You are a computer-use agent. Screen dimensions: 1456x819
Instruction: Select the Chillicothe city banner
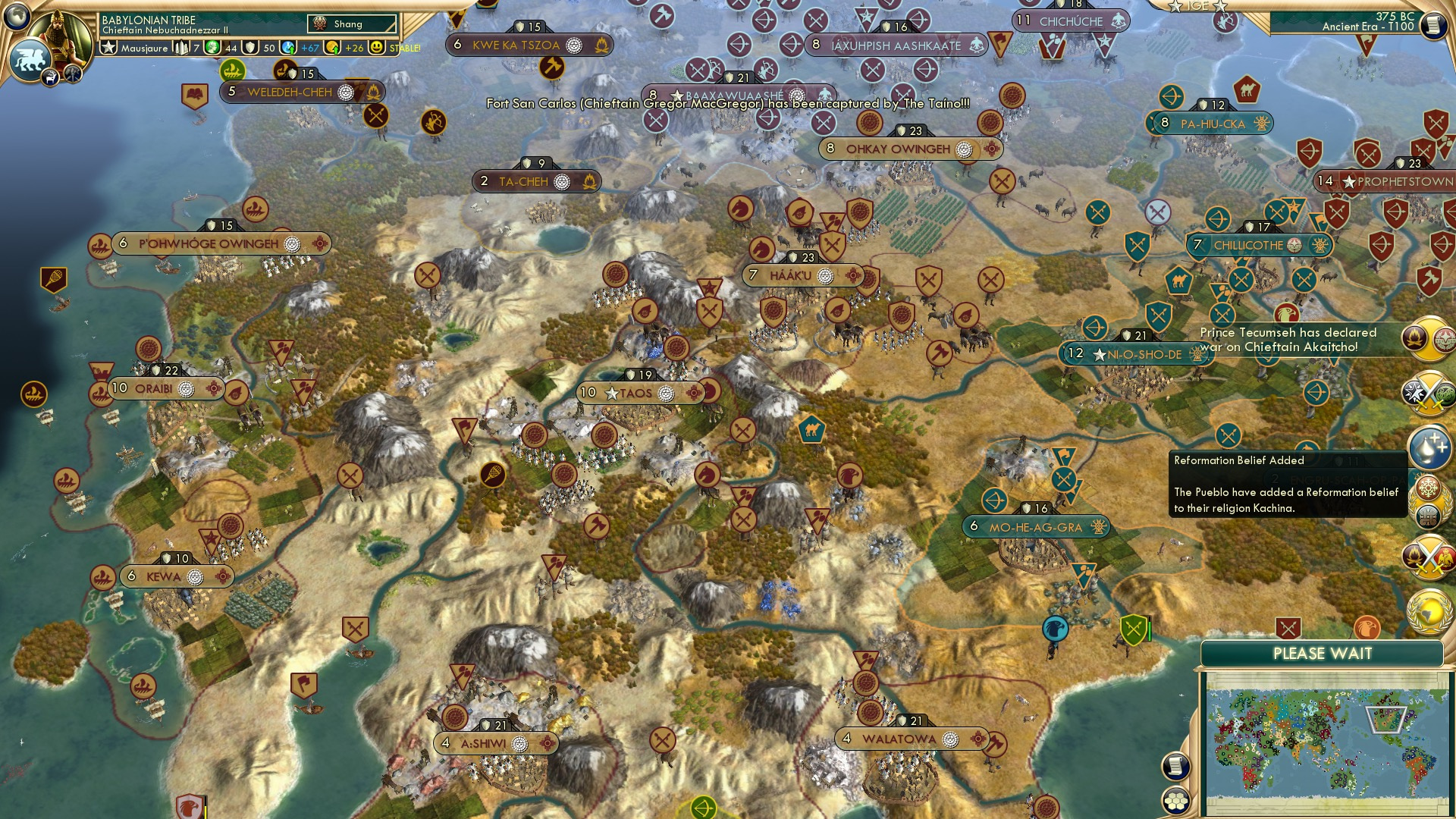point(1259,245)
